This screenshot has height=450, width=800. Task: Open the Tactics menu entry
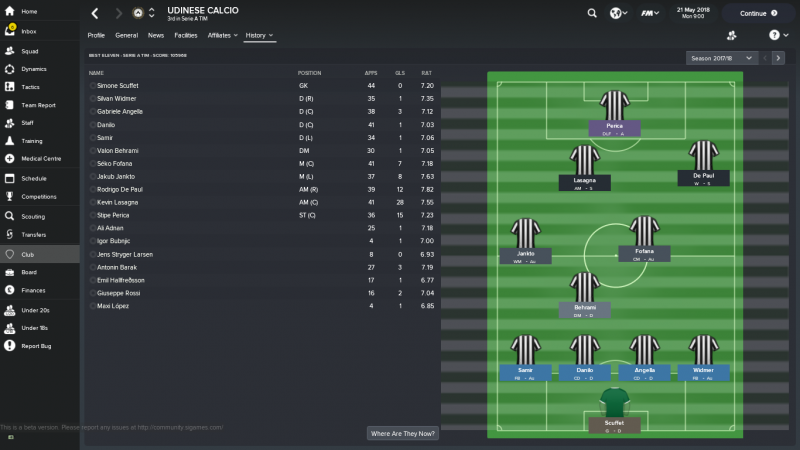31,86
